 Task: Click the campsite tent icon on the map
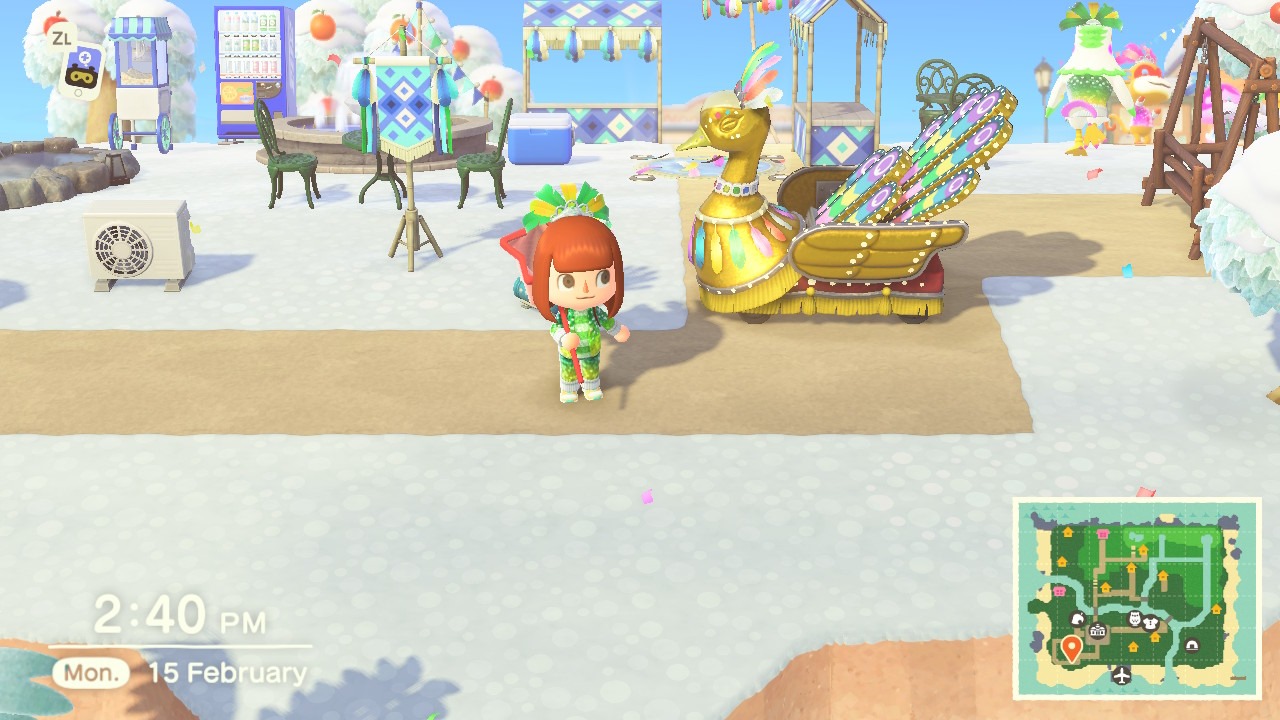[x=1192, y=646]
